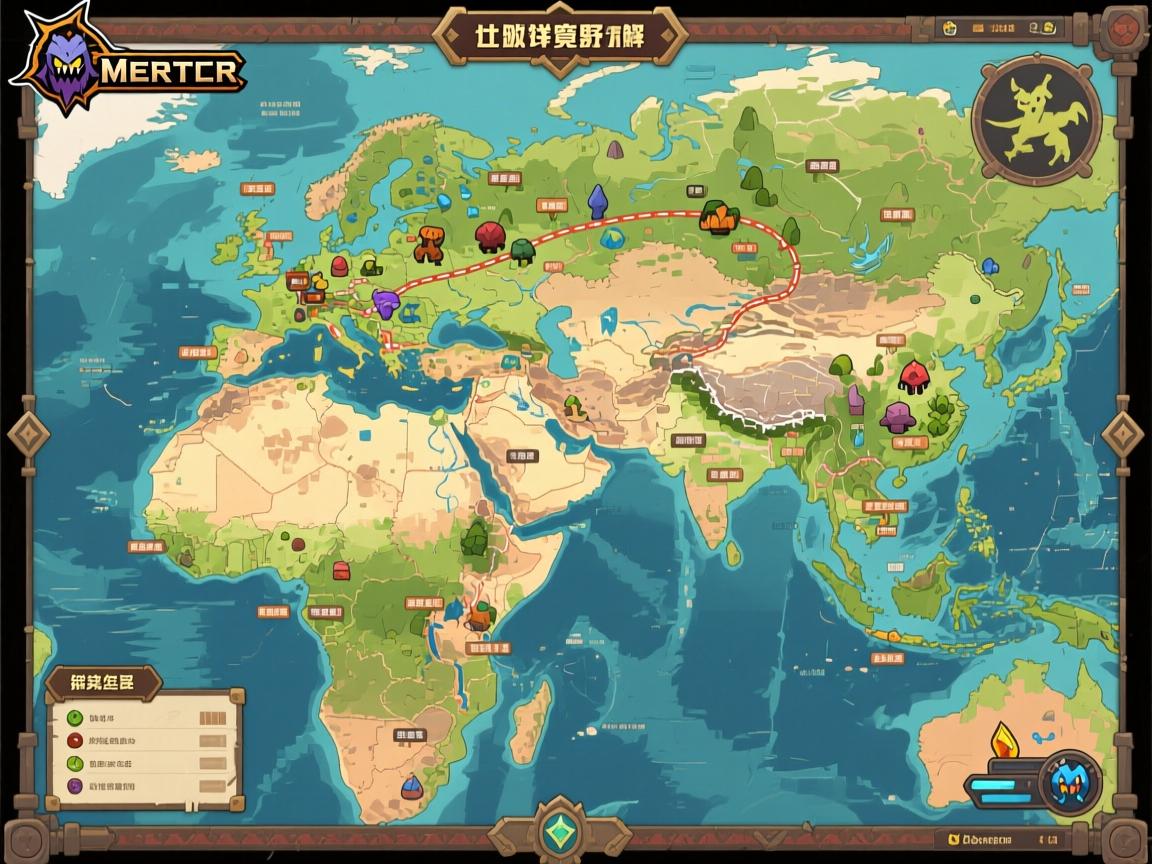Select the second green legend entry

pos(74,763)
